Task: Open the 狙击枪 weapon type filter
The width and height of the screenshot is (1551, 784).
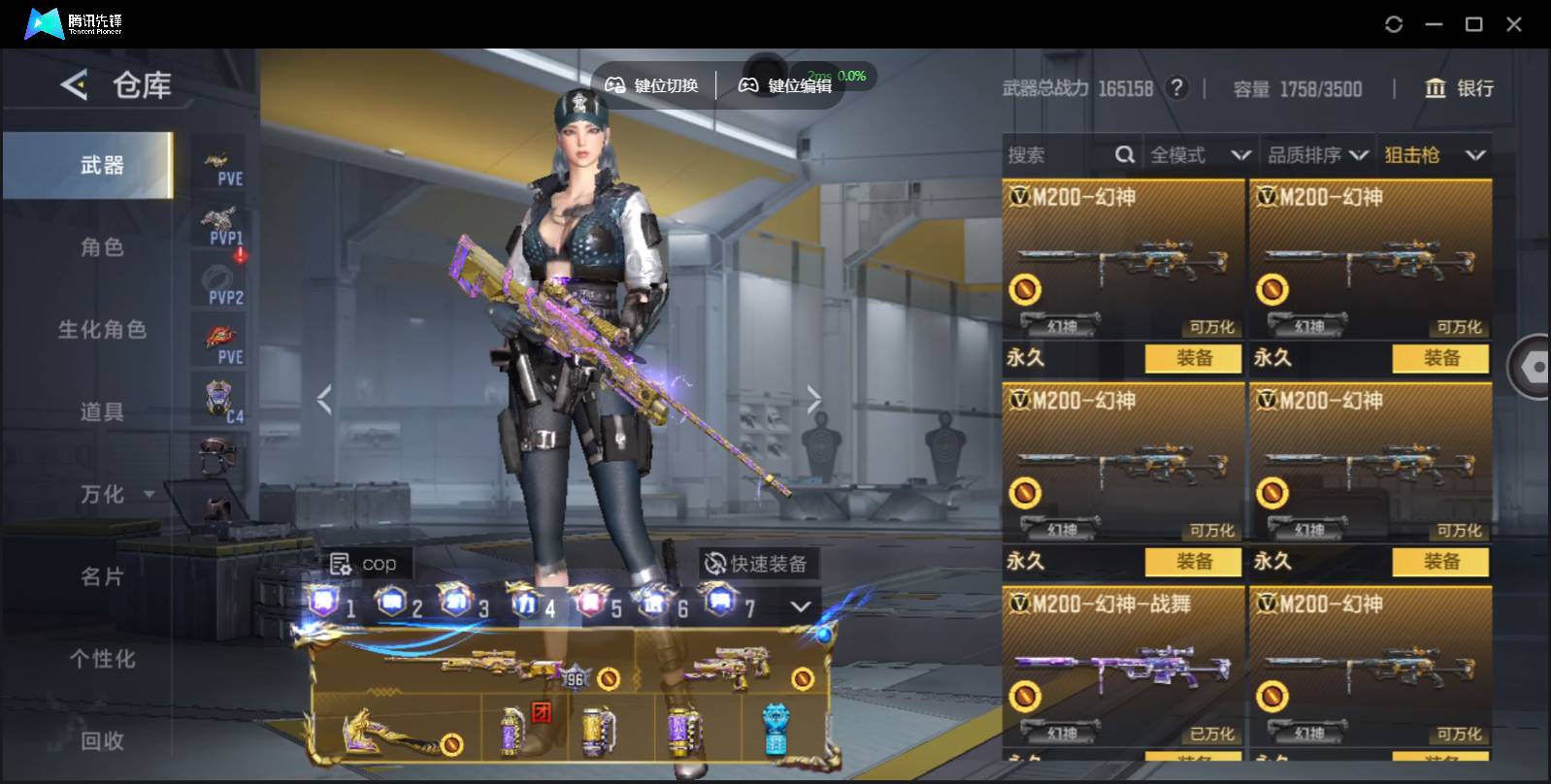Action: click(1434, 155)
